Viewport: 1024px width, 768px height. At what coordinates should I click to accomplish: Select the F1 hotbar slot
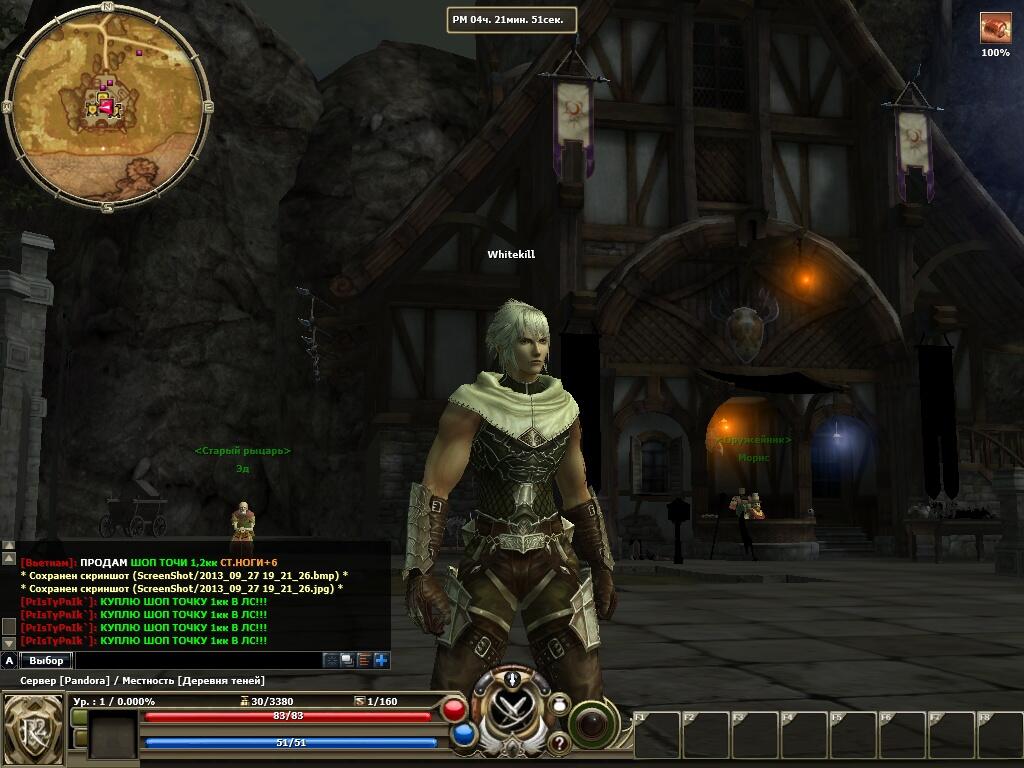(x=657, y=735)
